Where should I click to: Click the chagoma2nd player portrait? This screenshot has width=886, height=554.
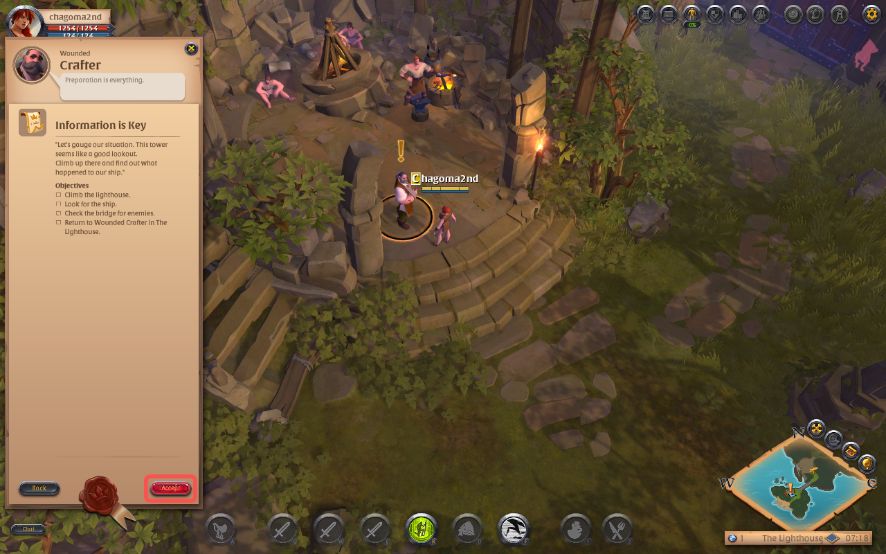[24, 20]
